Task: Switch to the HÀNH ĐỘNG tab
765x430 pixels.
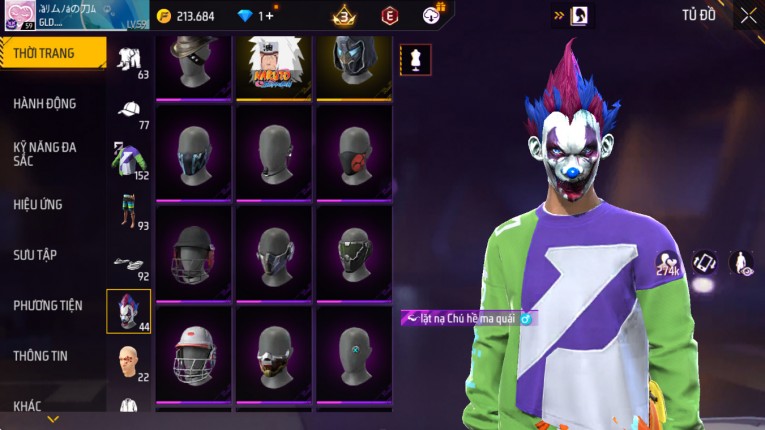Action: pyautogui.click(x=45, y=104)
